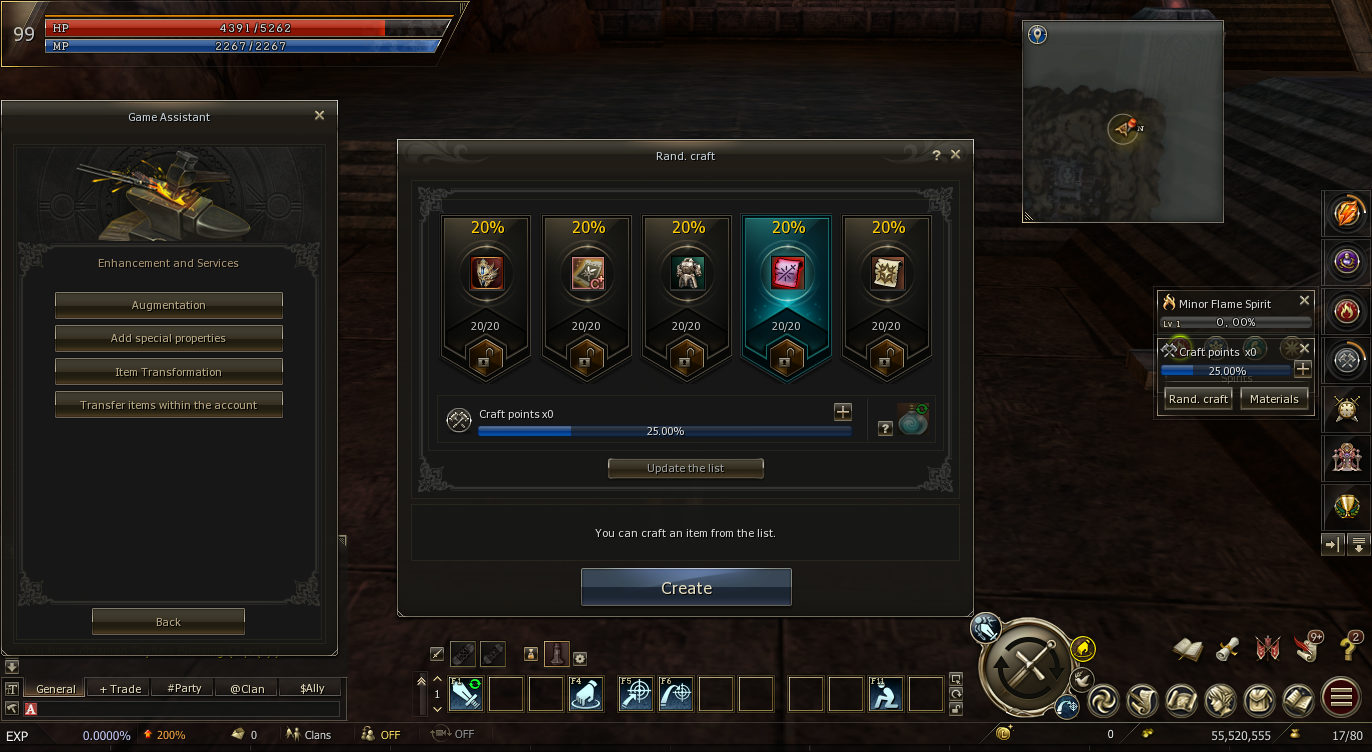Switch to the +Trade chat tab
This screenshot has height=752, width=1372.
point(120,688)
